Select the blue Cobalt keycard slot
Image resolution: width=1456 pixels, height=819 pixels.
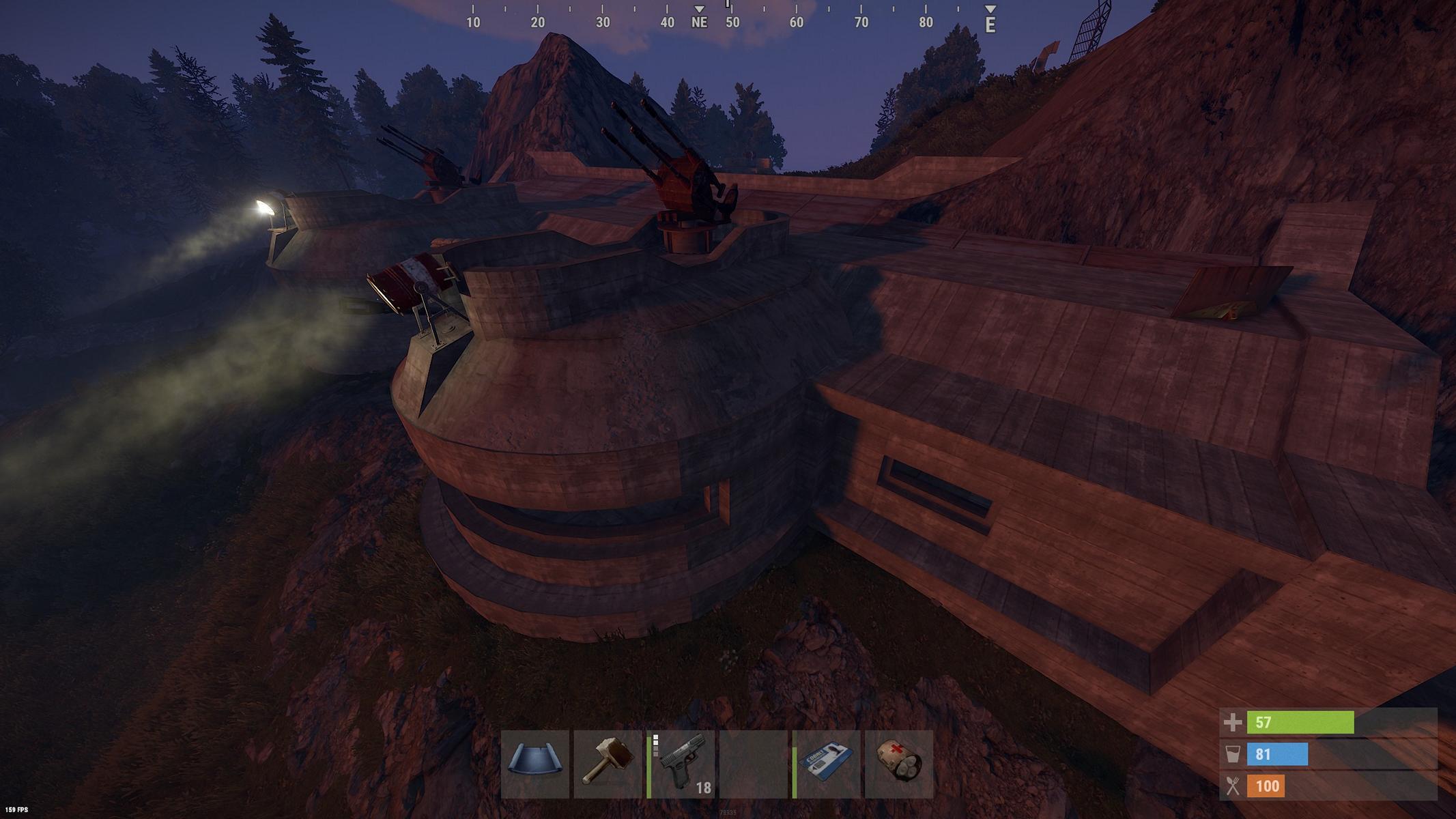click(x=826, y=764)
